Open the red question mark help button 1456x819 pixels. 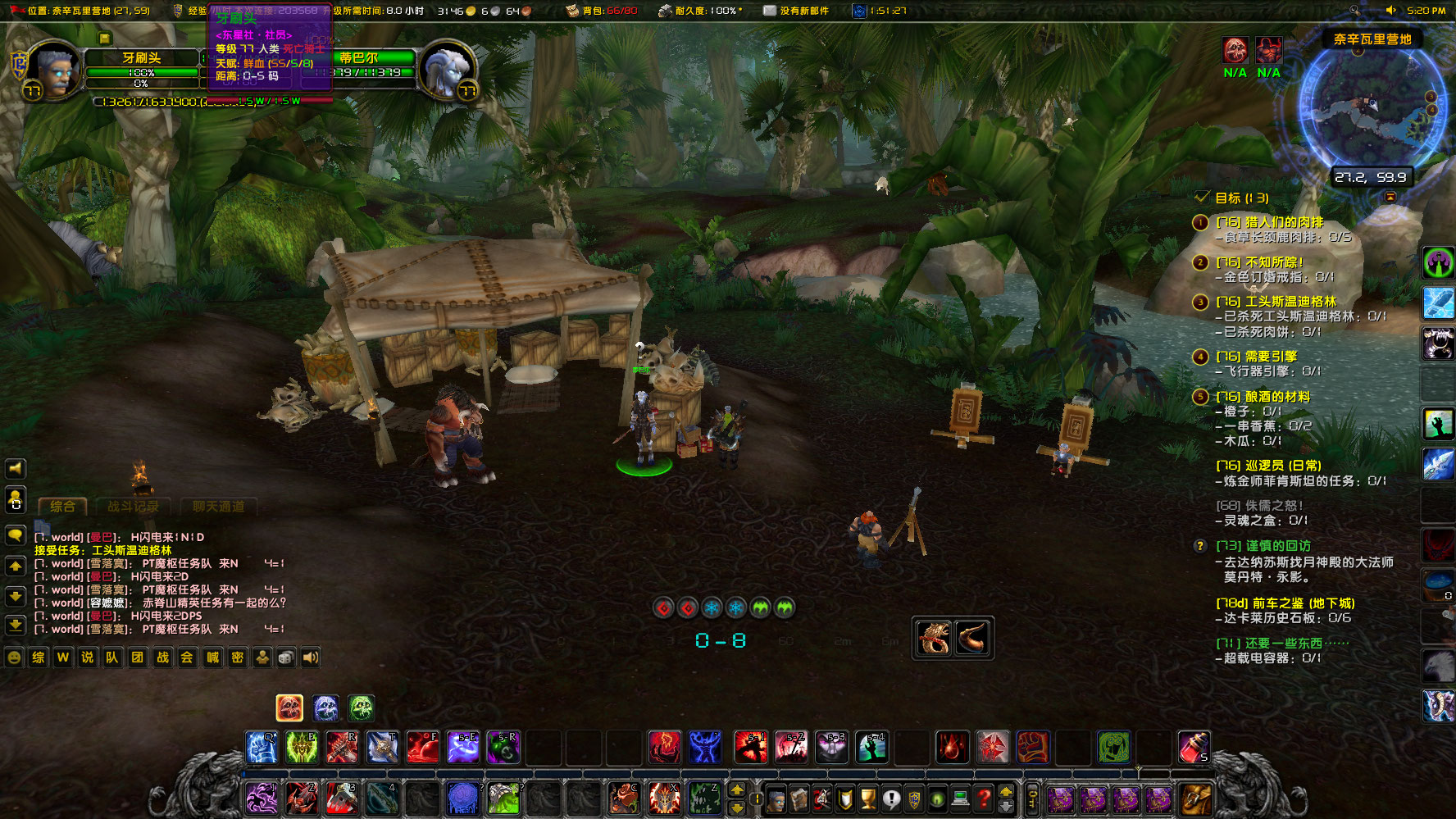pos(985,798)
